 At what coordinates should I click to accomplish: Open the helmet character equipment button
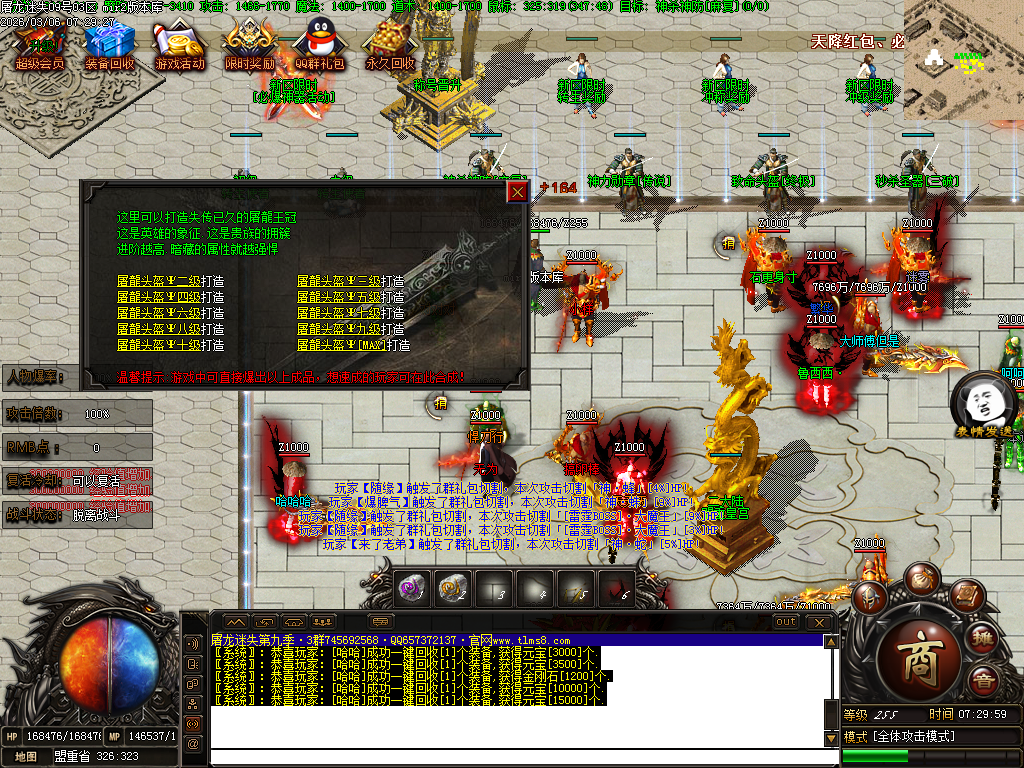click(x=868, y=597)
